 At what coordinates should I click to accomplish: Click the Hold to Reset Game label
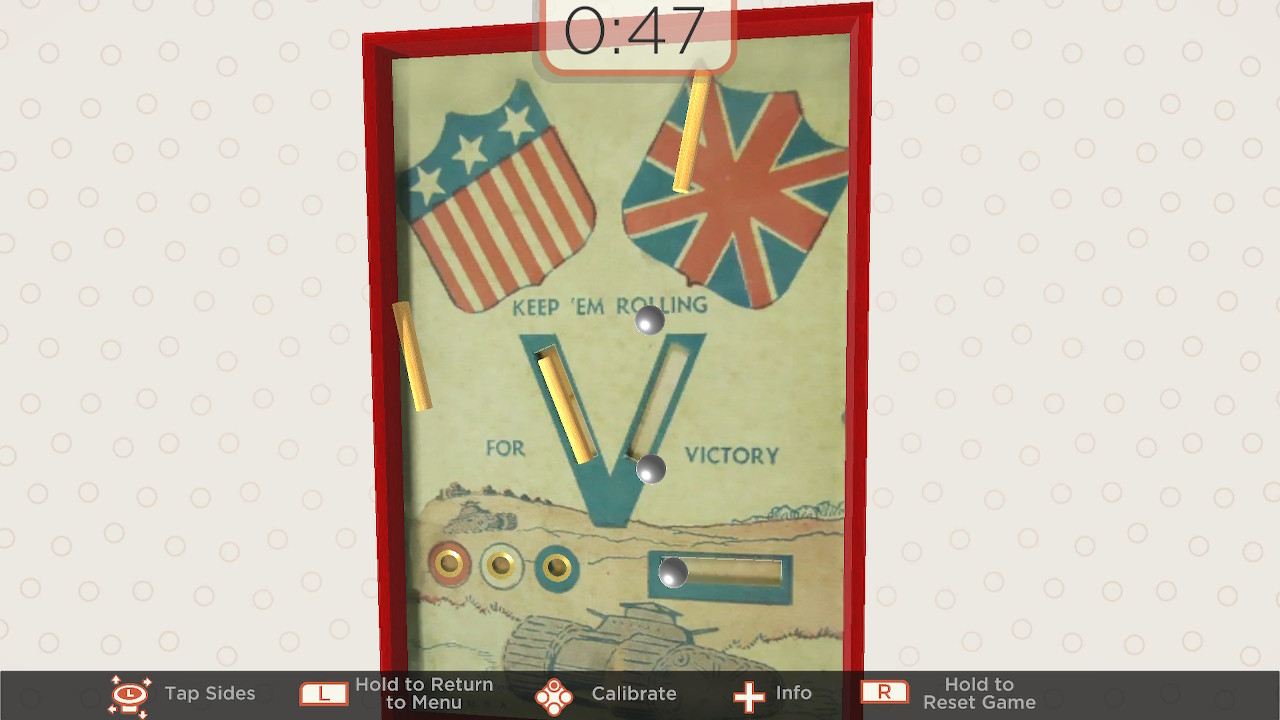point(980,692)
